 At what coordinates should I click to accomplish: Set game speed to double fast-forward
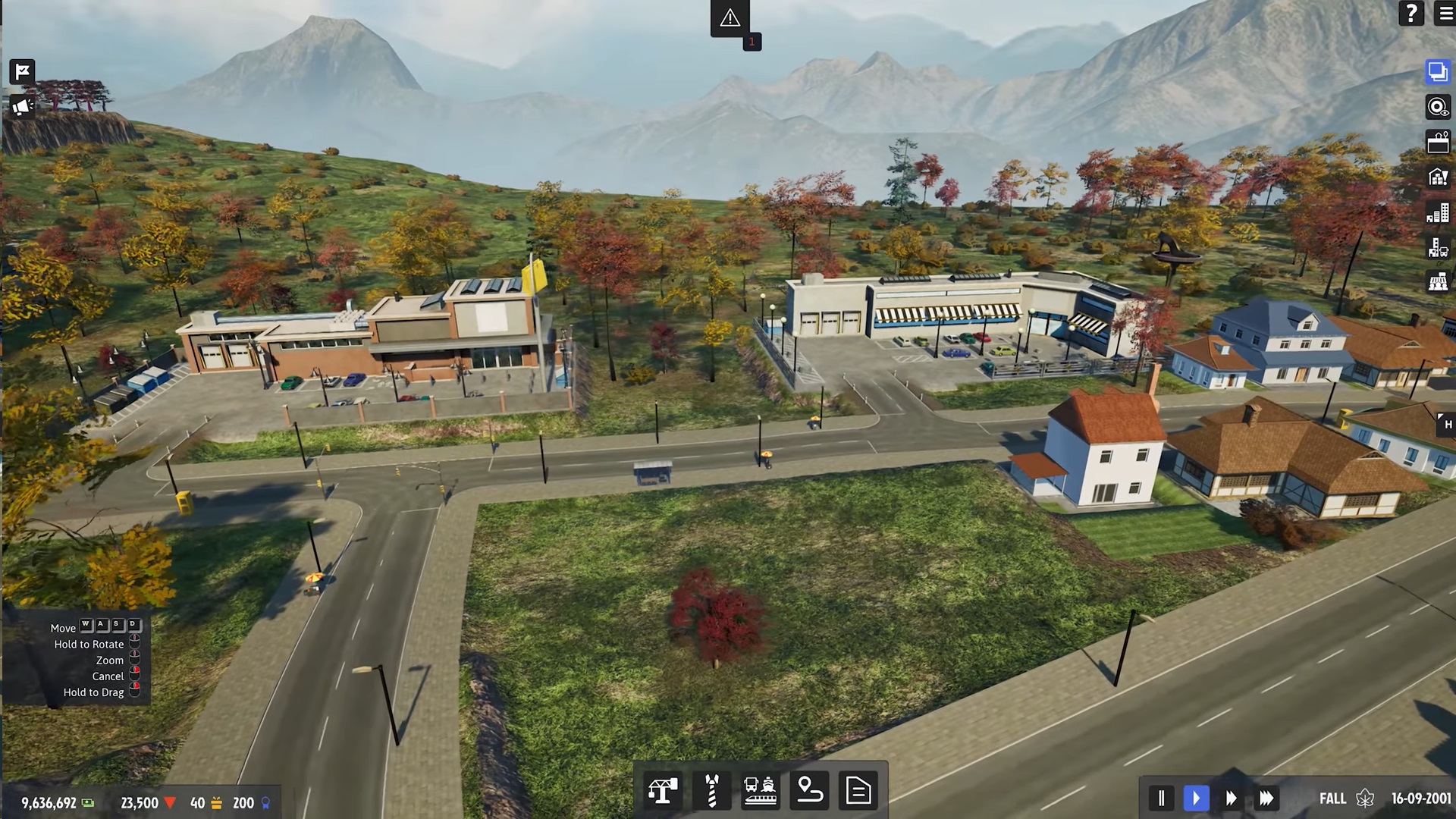point(1231,798)
